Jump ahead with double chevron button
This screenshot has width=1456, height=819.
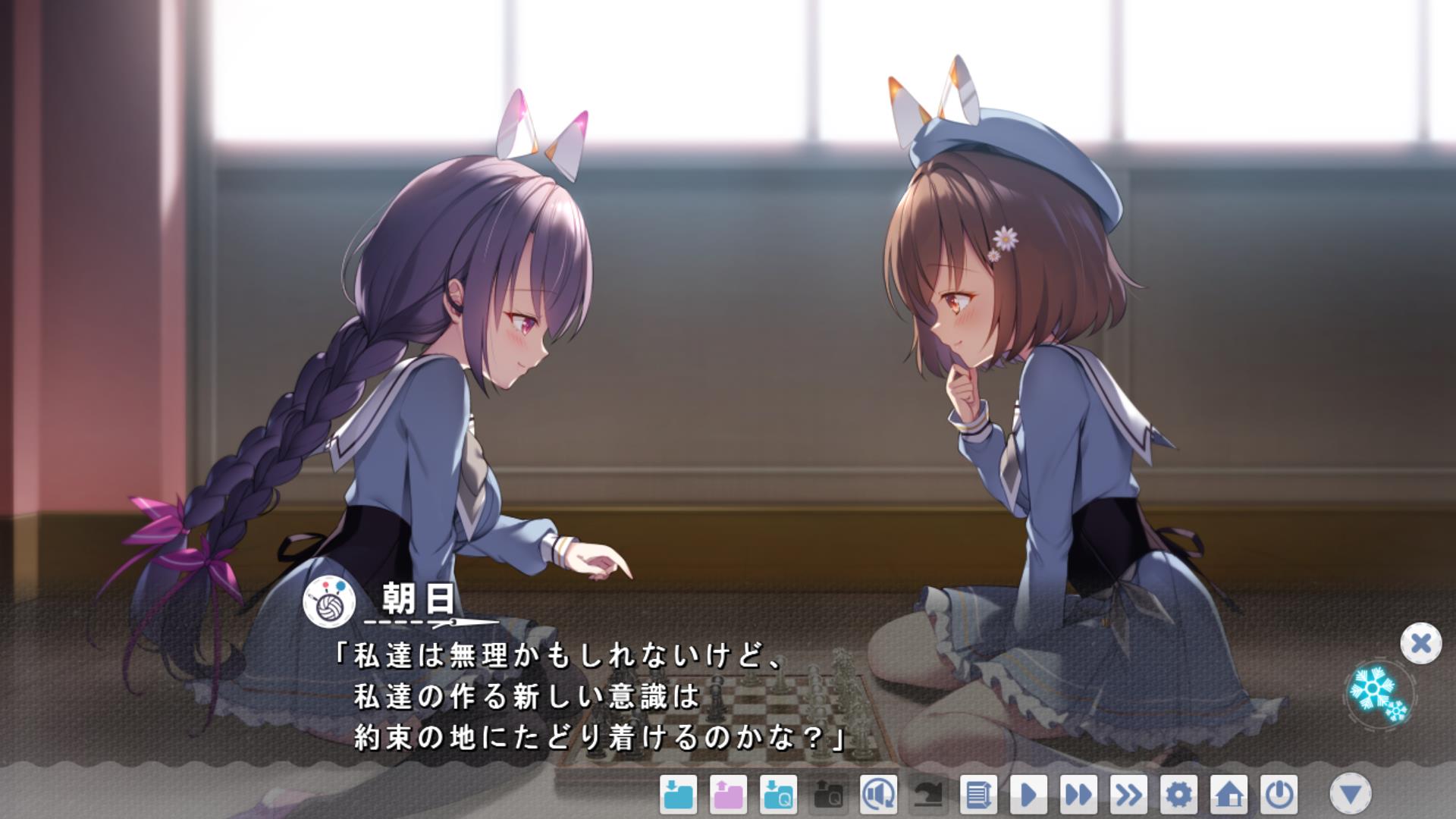tap(1128, 795)
